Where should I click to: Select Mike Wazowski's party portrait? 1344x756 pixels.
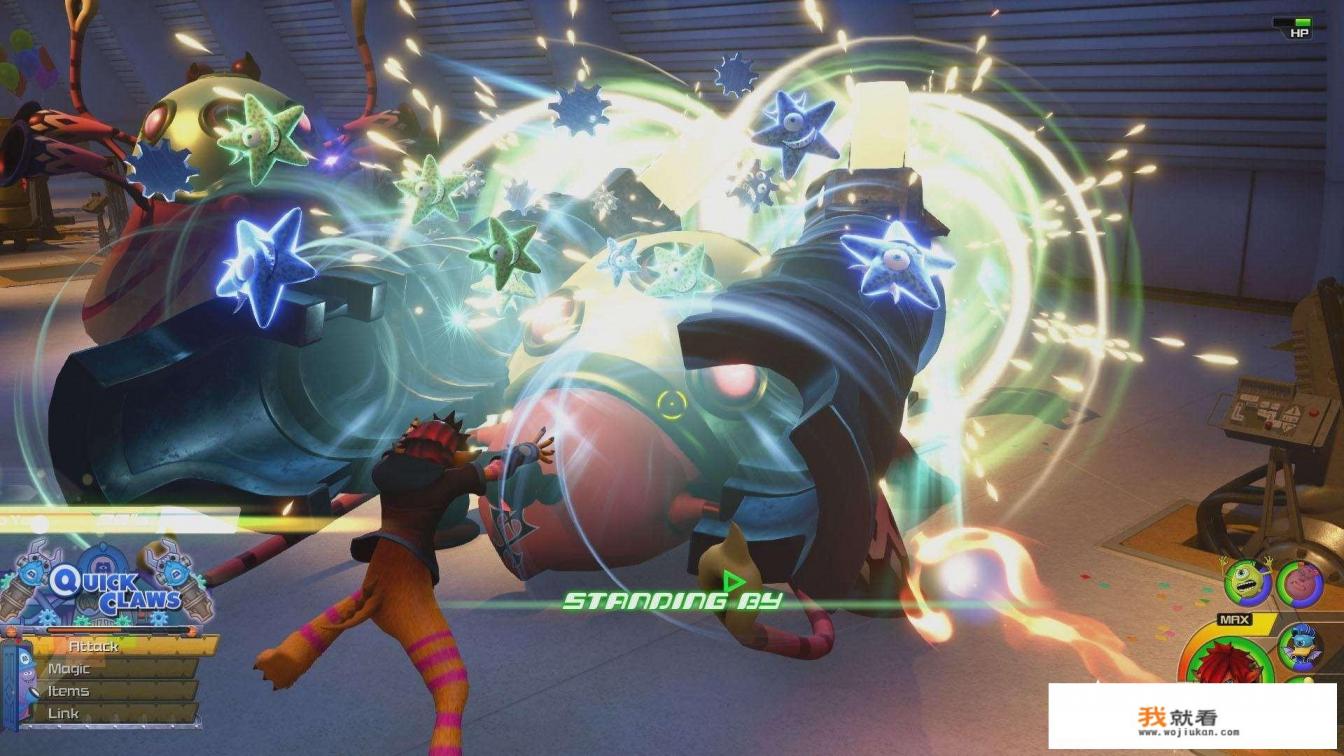click(x=1247, y=583)
